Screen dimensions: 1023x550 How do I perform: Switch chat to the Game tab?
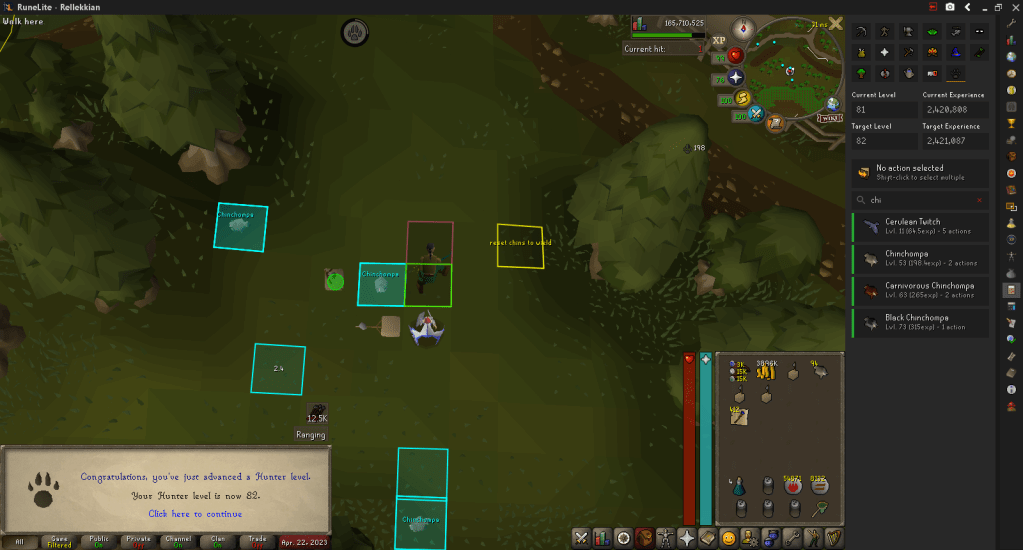point(59,541)
